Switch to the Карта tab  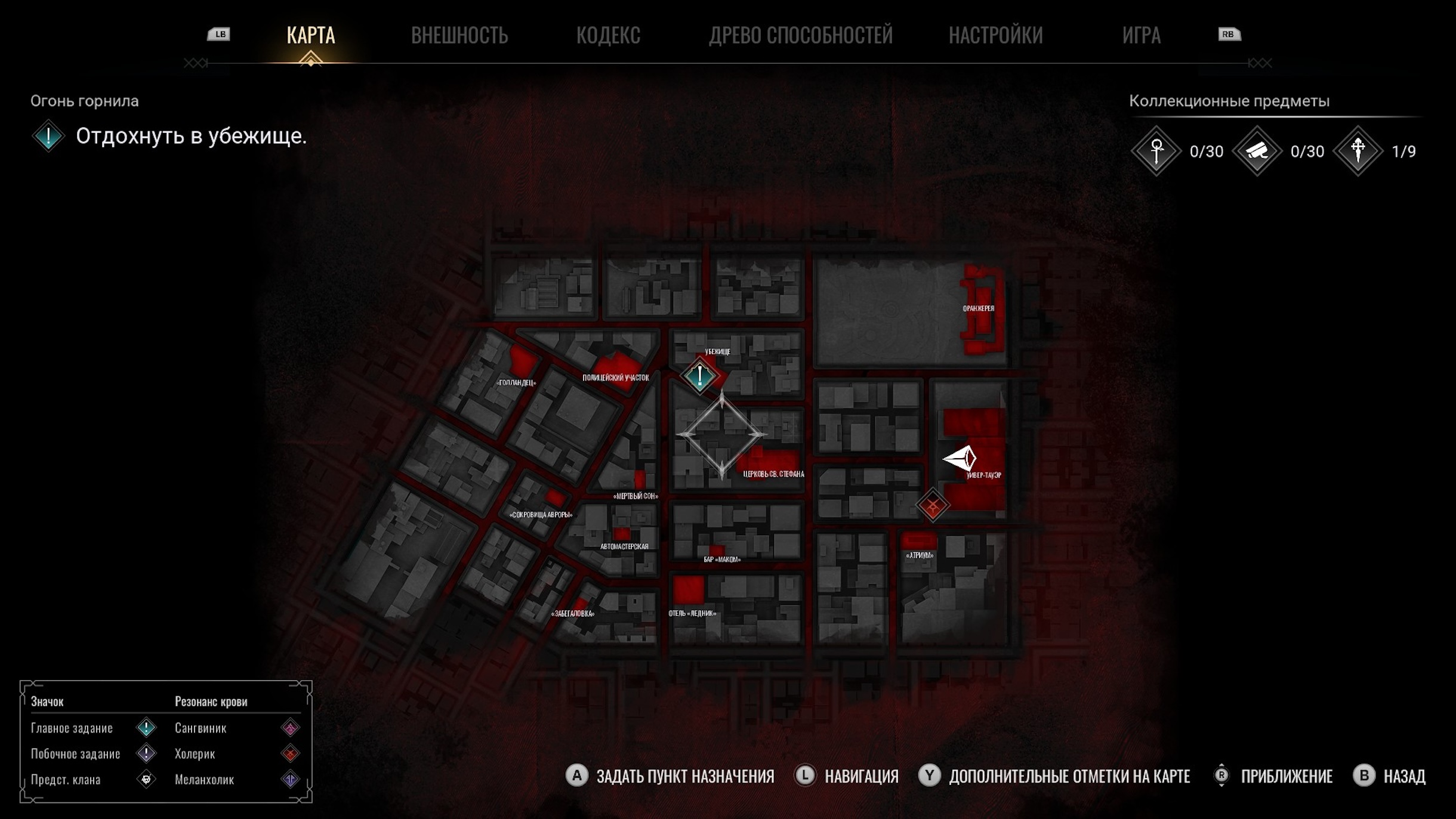click(310, 35)
